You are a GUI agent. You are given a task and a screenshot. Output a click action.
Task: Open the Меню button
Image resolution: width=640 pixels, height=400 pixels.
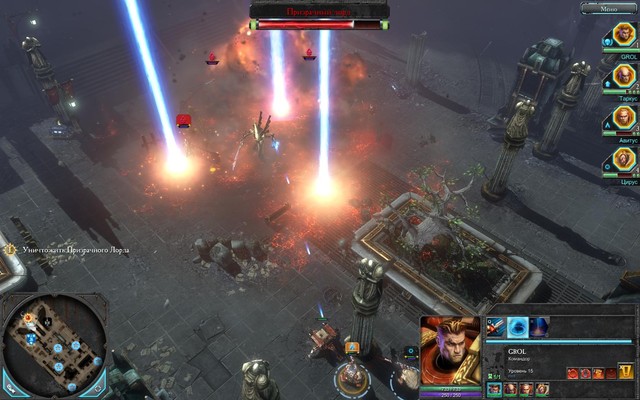point(607,8)
